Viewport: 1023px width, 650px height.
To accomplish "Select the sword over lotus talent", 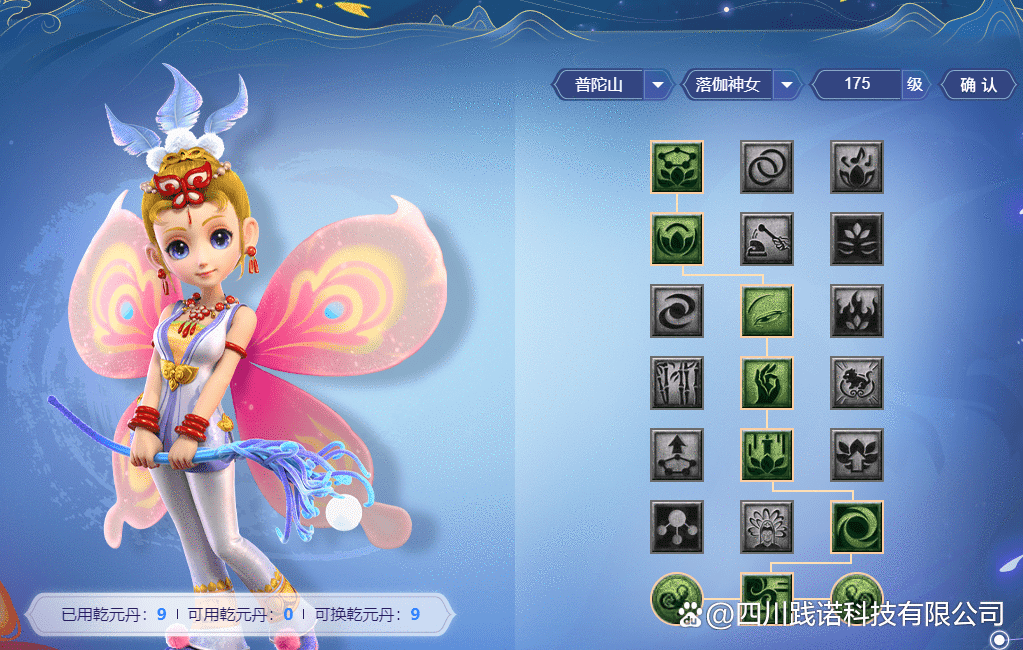I will coord(767,455).
